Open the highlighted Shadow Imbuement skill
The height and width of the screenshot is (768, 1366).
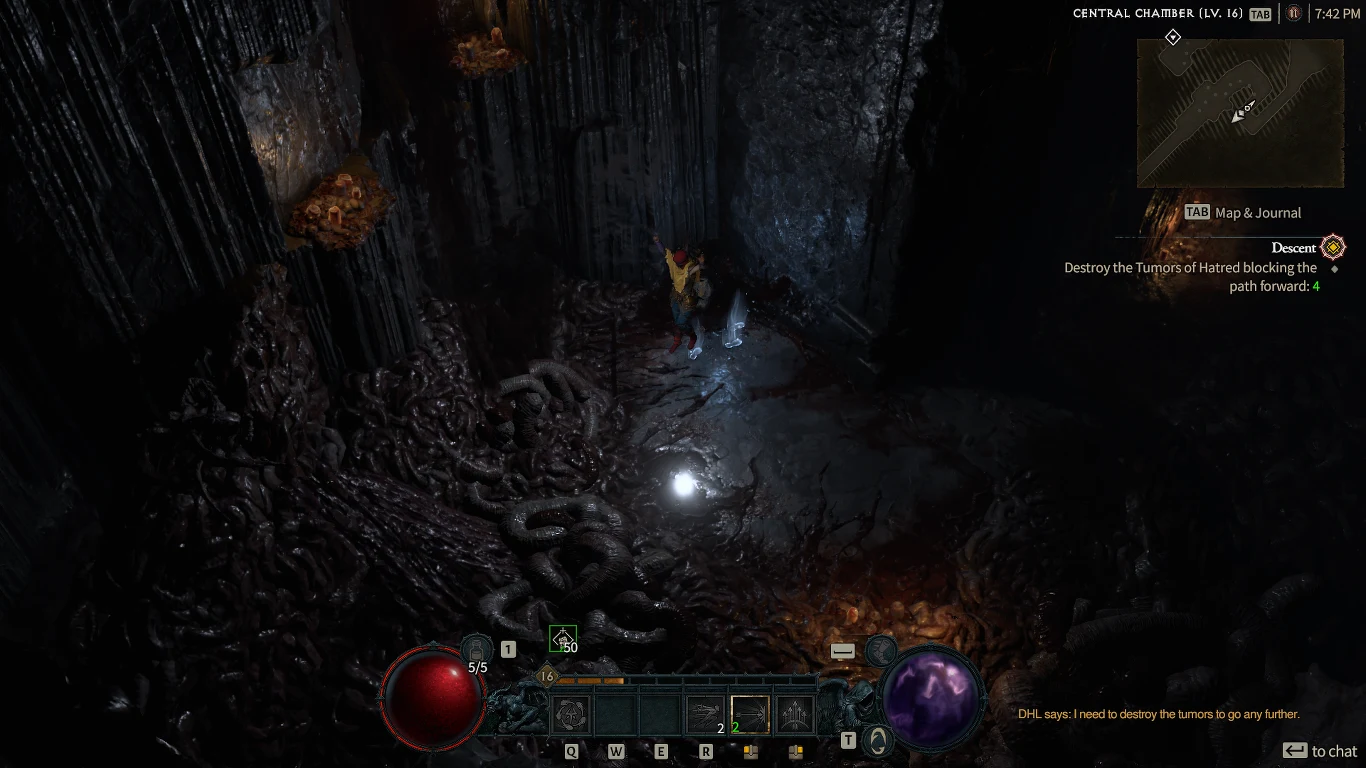point(750,712)
